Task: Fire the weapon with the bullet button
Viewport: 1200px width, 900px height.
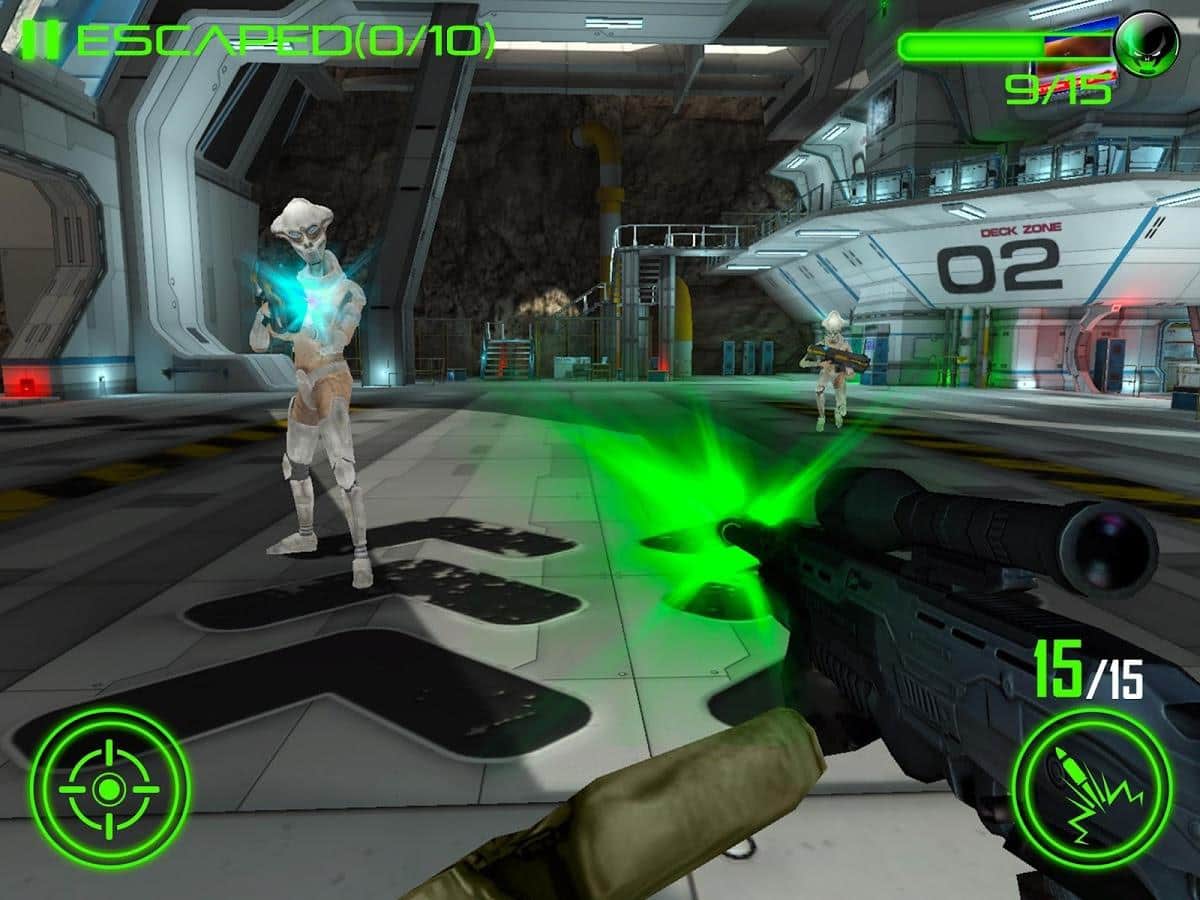Action: click(x=1091, y=788)
